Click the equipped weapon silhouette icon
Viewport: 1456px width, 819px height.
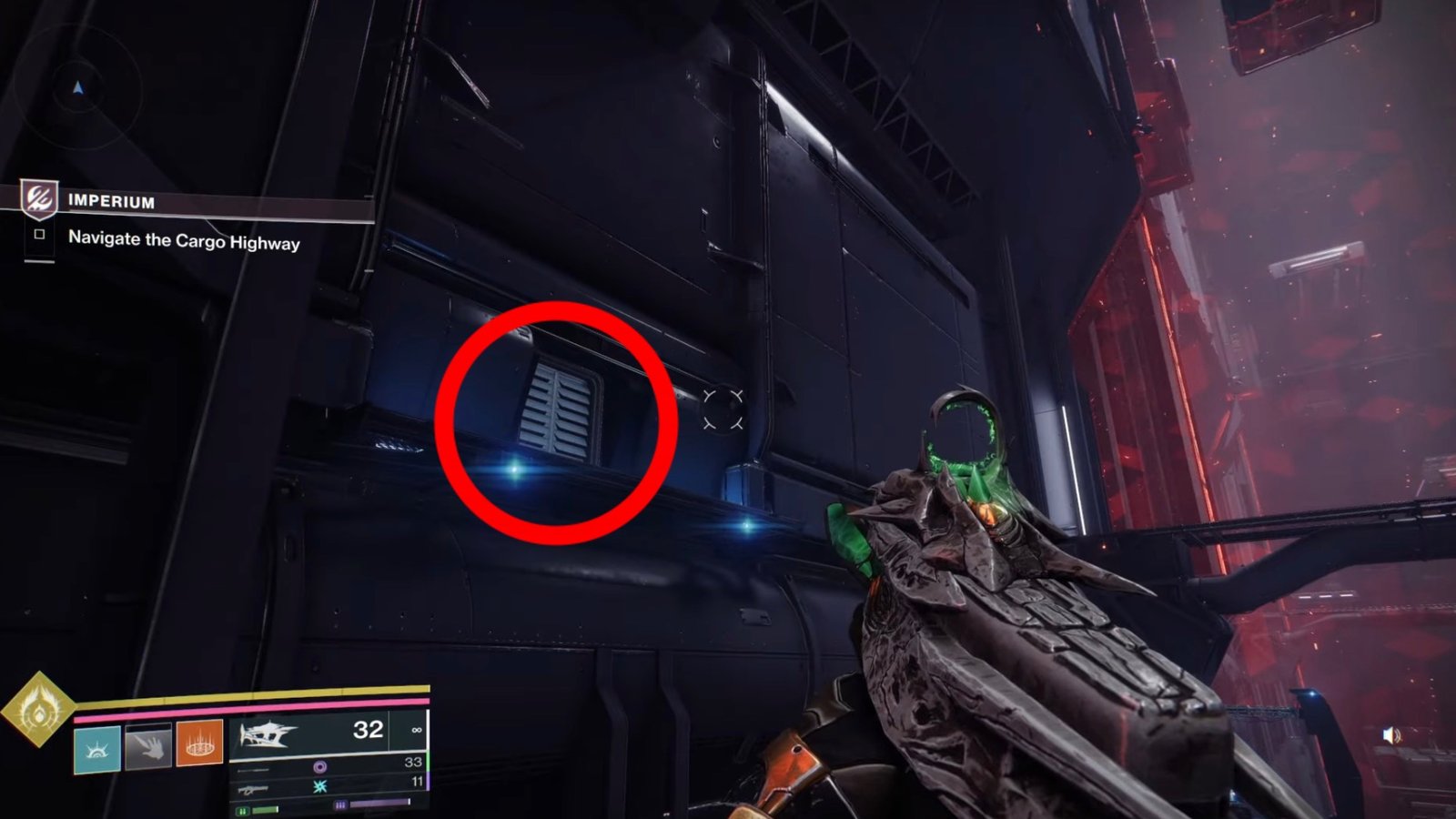point(268,735)
